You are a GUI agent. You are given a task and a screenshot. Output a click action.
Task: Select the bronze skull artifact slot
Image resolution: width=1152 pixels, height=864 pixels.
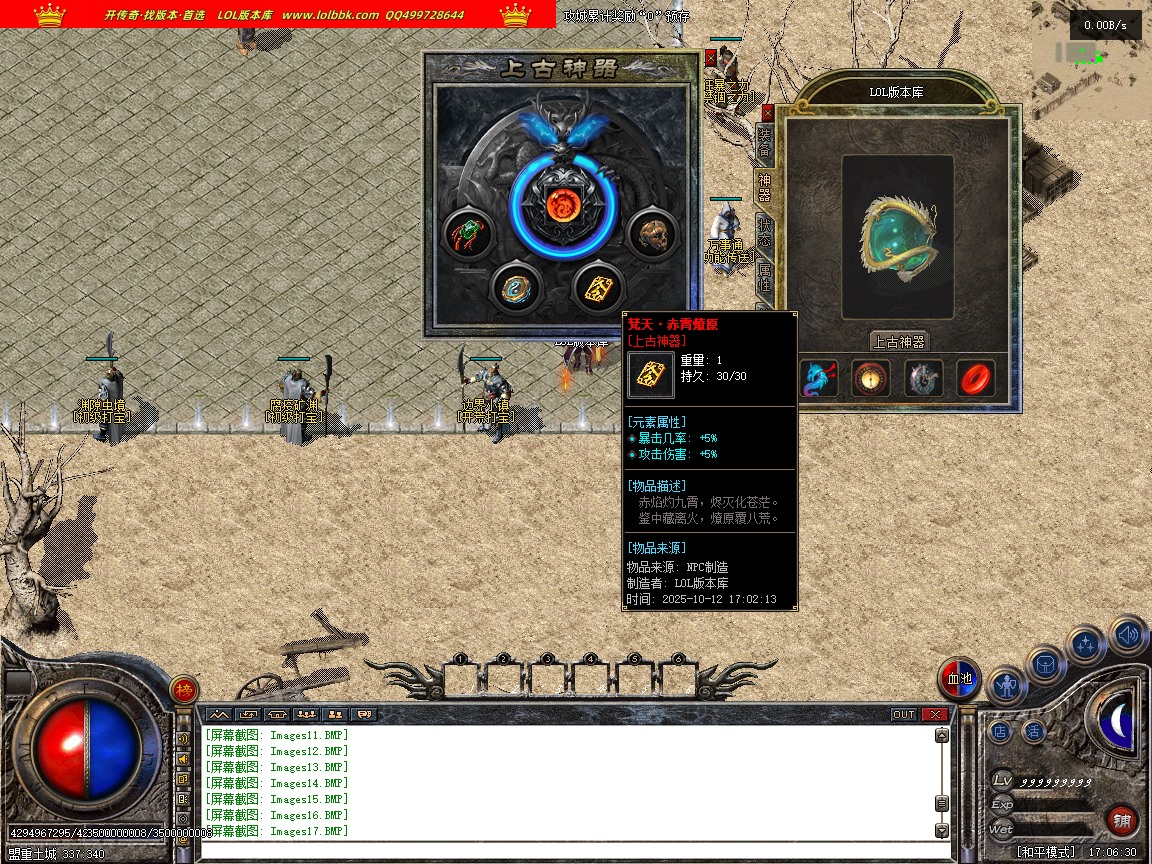(651, 235)
